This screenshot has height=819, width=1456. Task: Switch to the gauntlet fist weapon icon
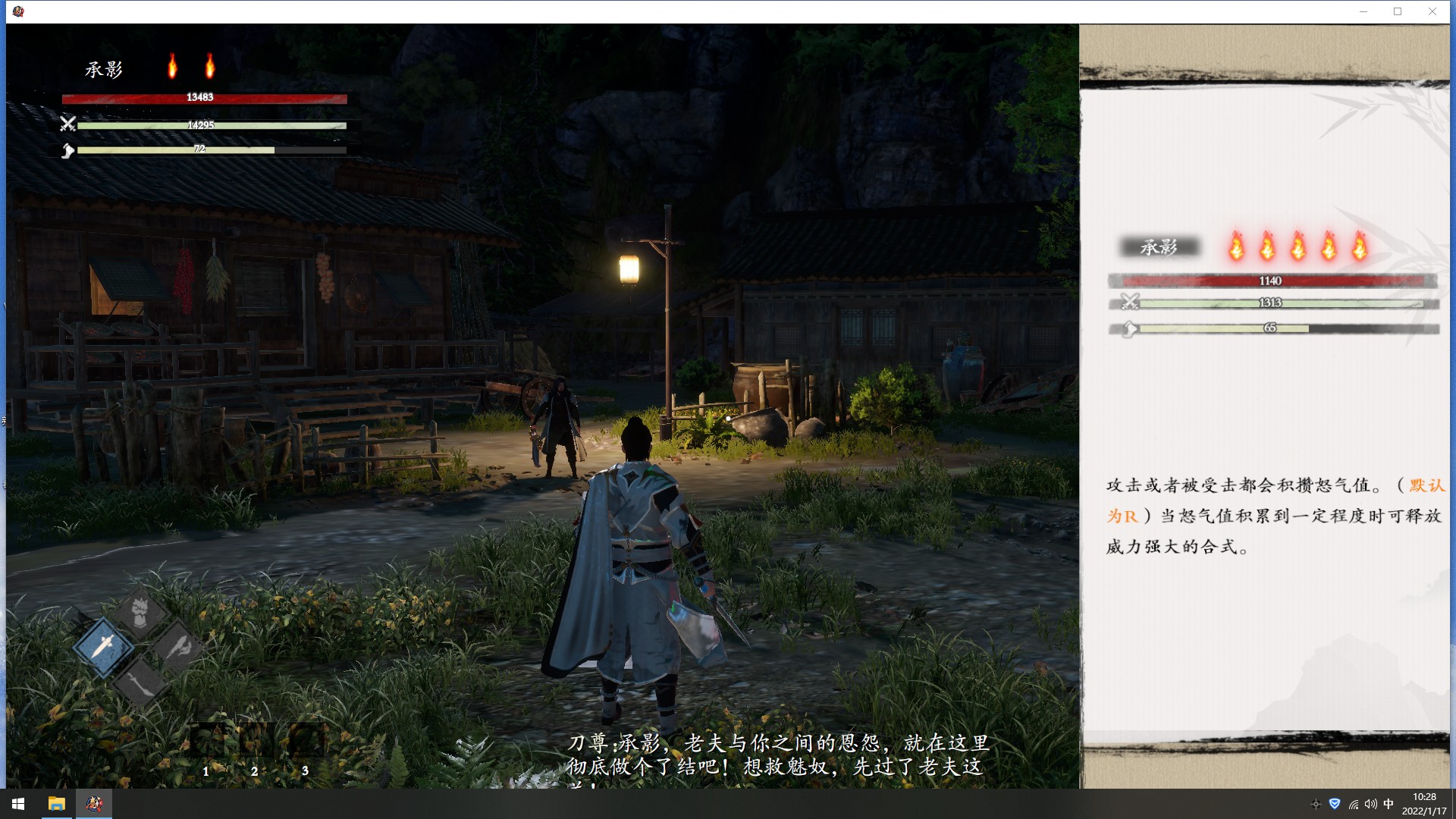[x=141, y=611]
